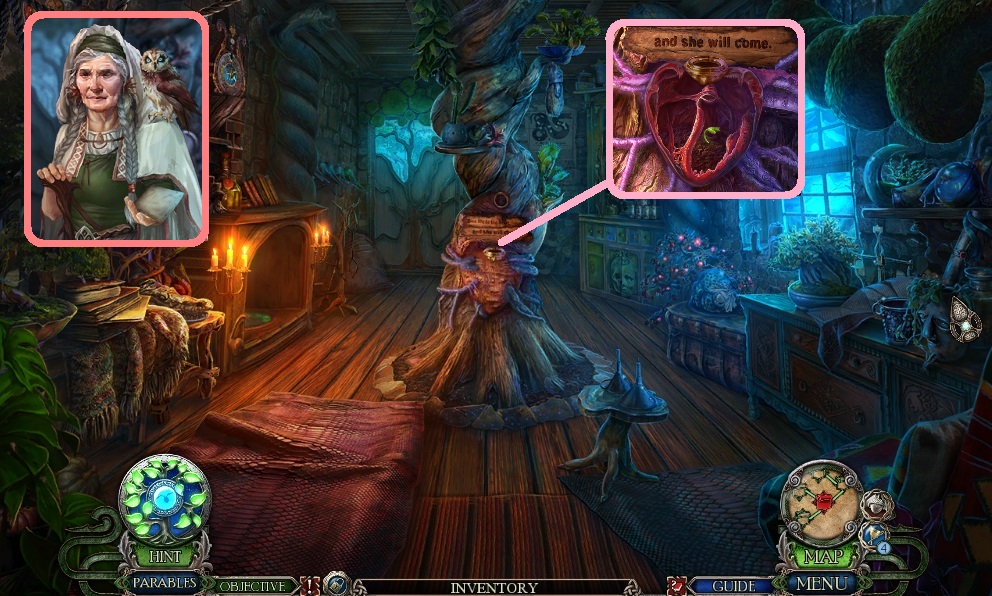
Task: Select the silver acorn icon
Action: [x=876, y=505]
